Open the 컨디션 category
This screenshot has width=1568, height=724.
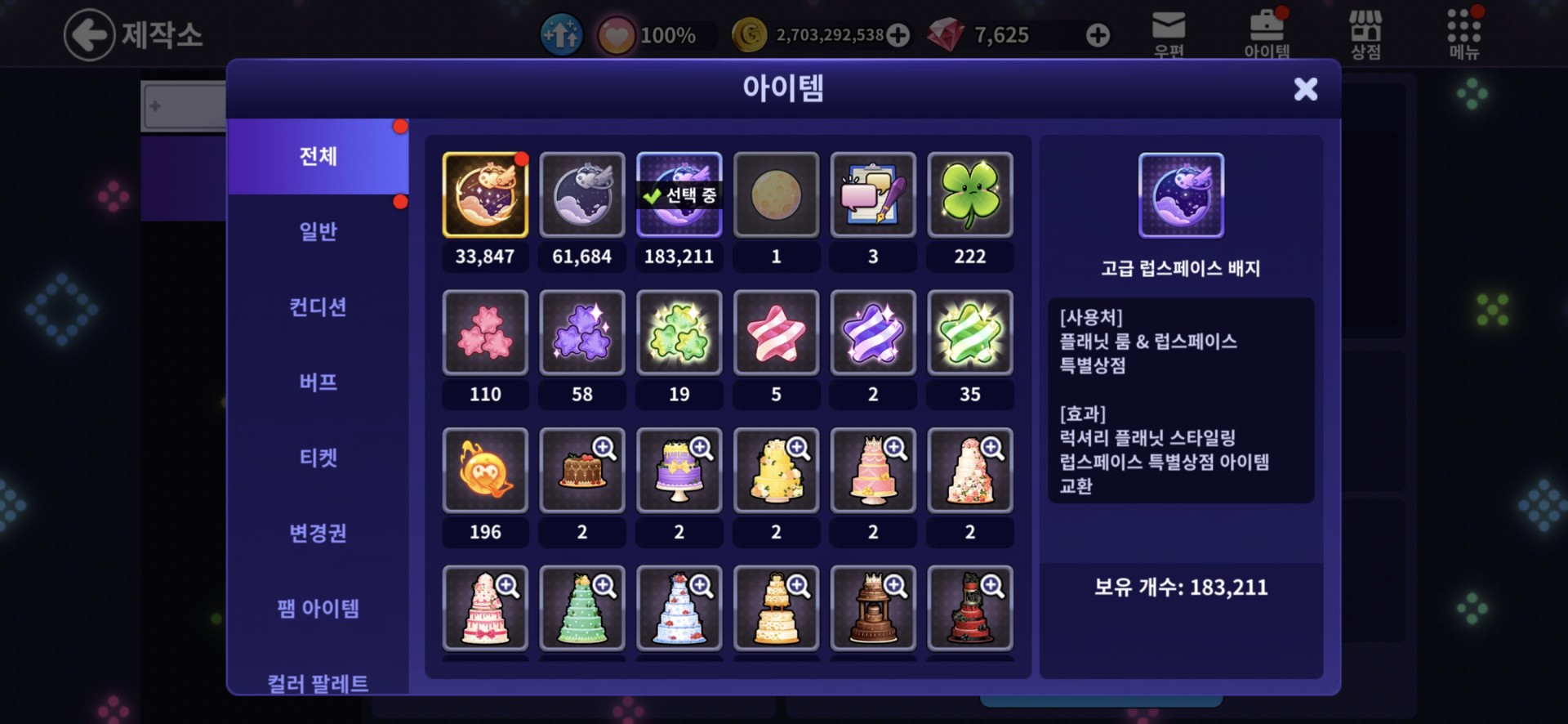pos(318,307)
